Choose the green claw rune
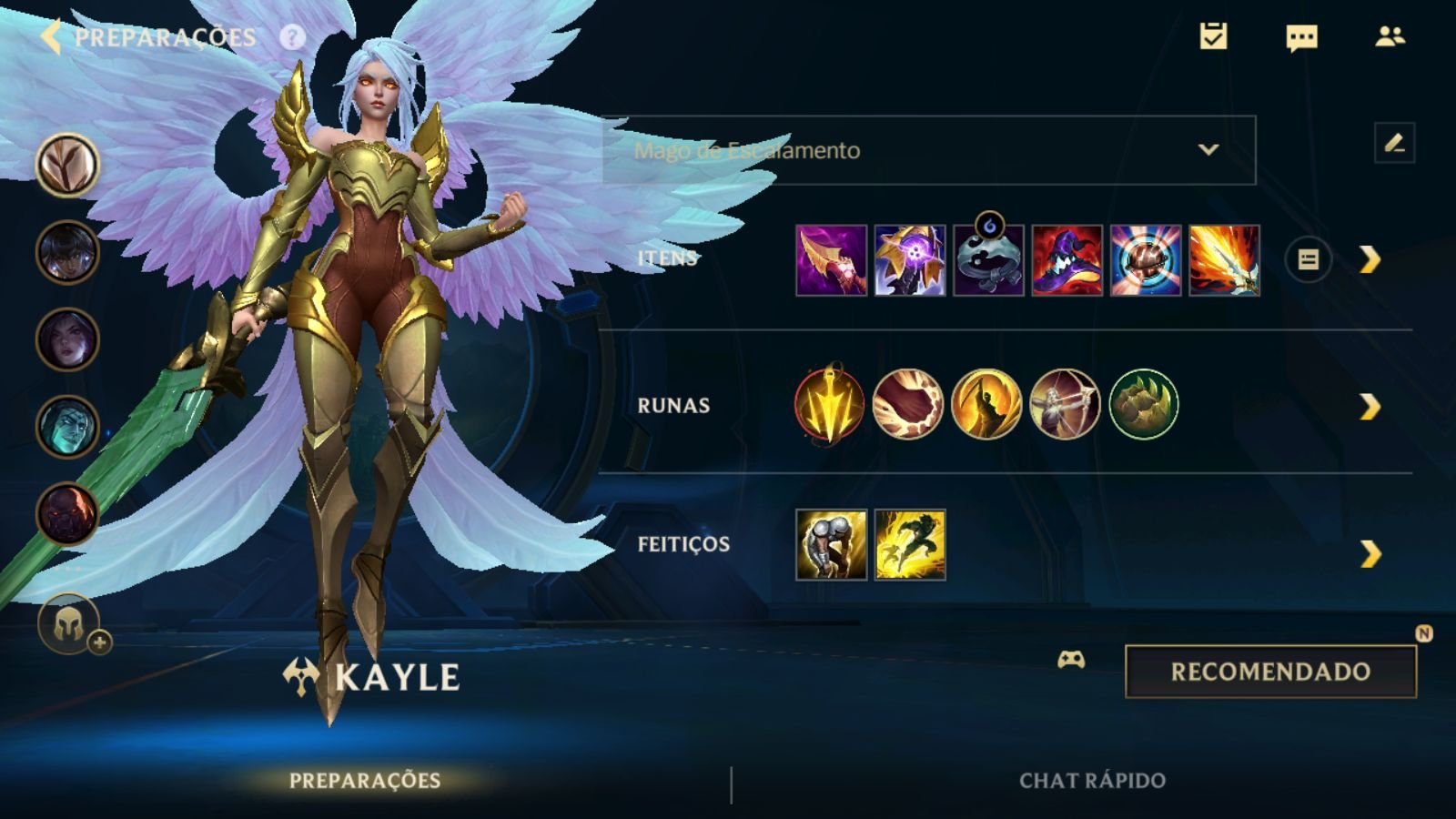The width and height of the screenshot is (1456, 819). [x=1144, y=405]
